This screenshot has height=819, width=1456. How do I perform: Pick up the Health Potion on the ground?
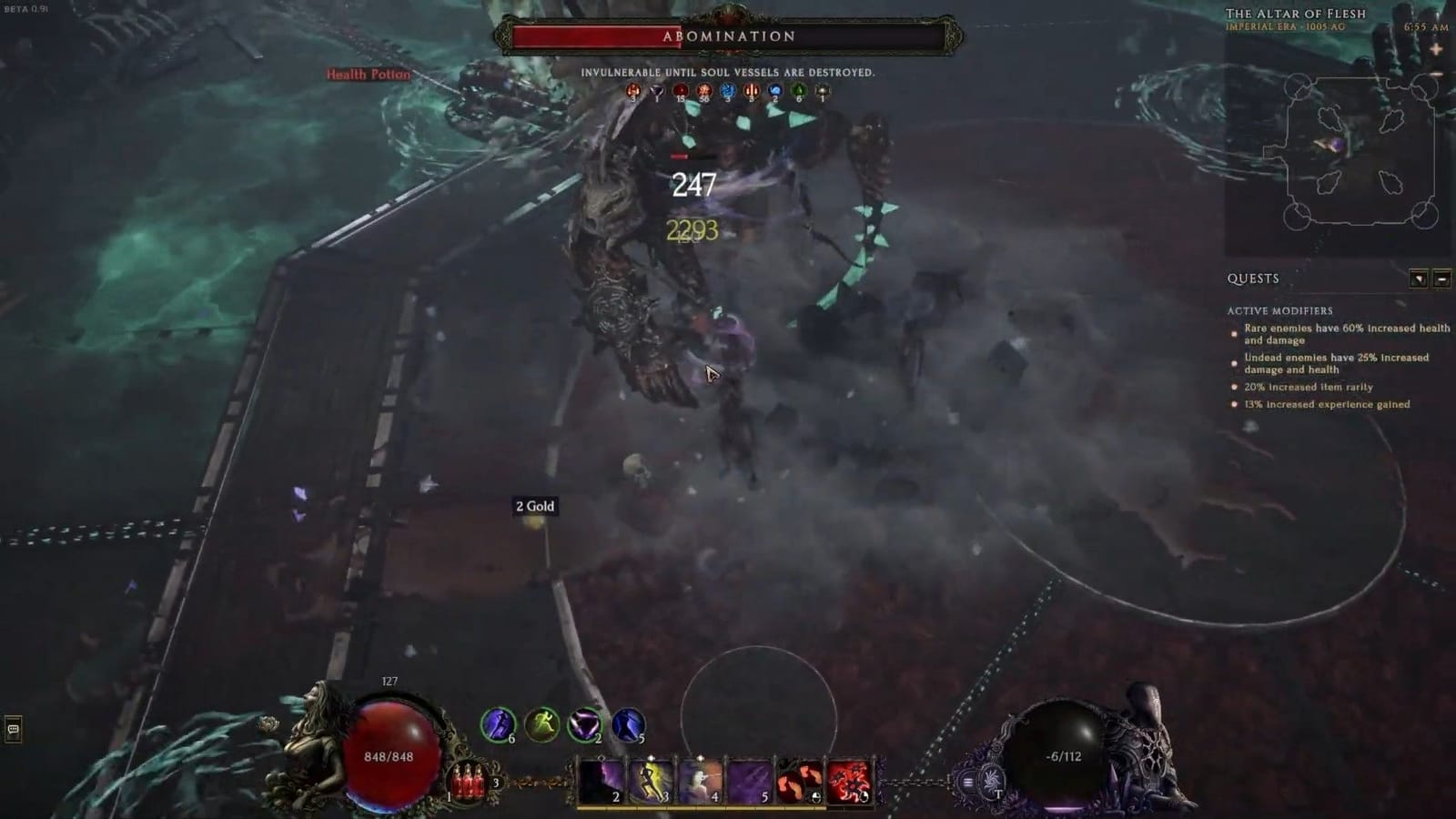[368, 76]
